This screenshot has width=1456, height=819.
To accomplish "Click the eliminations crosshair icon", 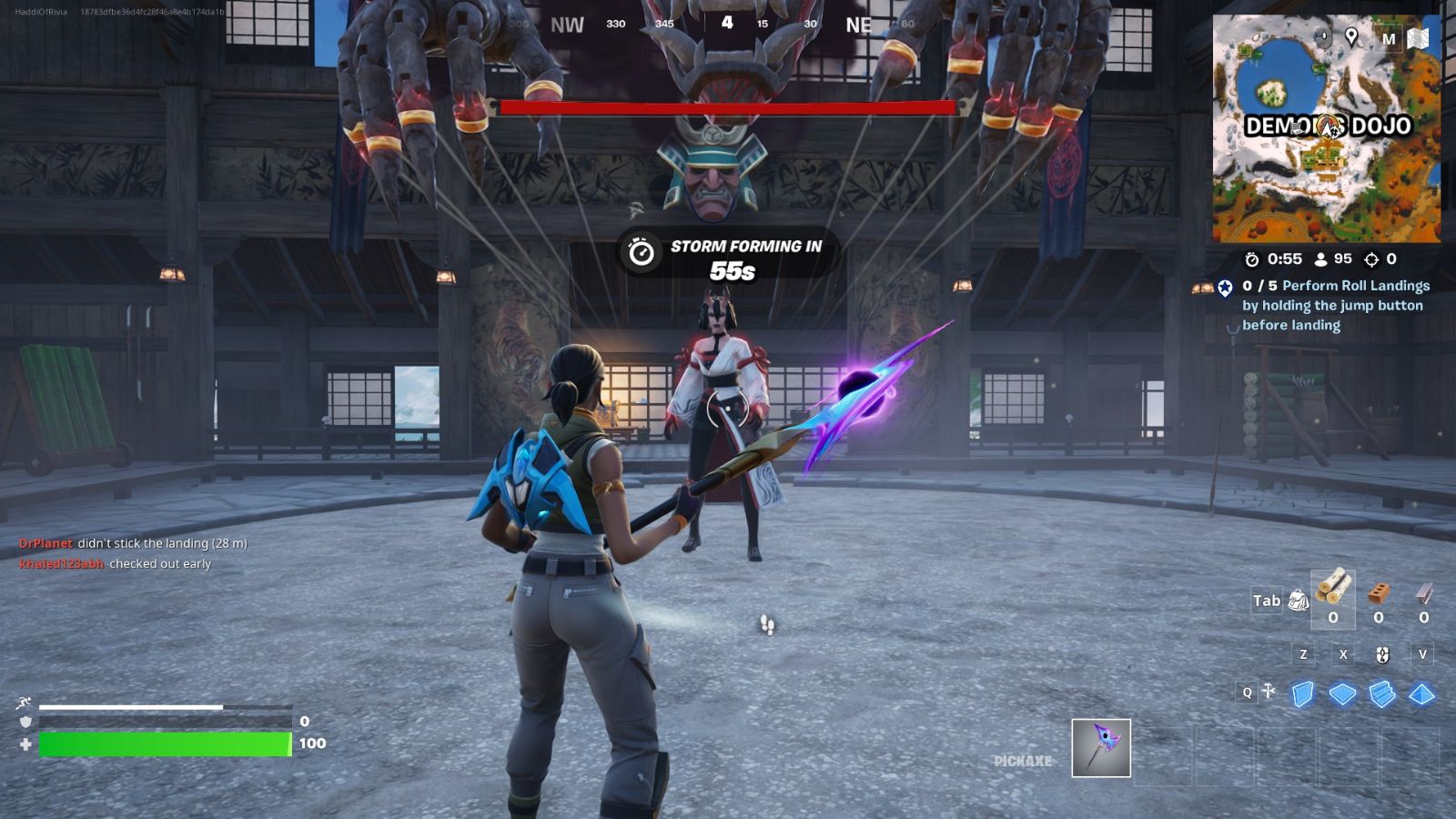I will coord(1372,259).
